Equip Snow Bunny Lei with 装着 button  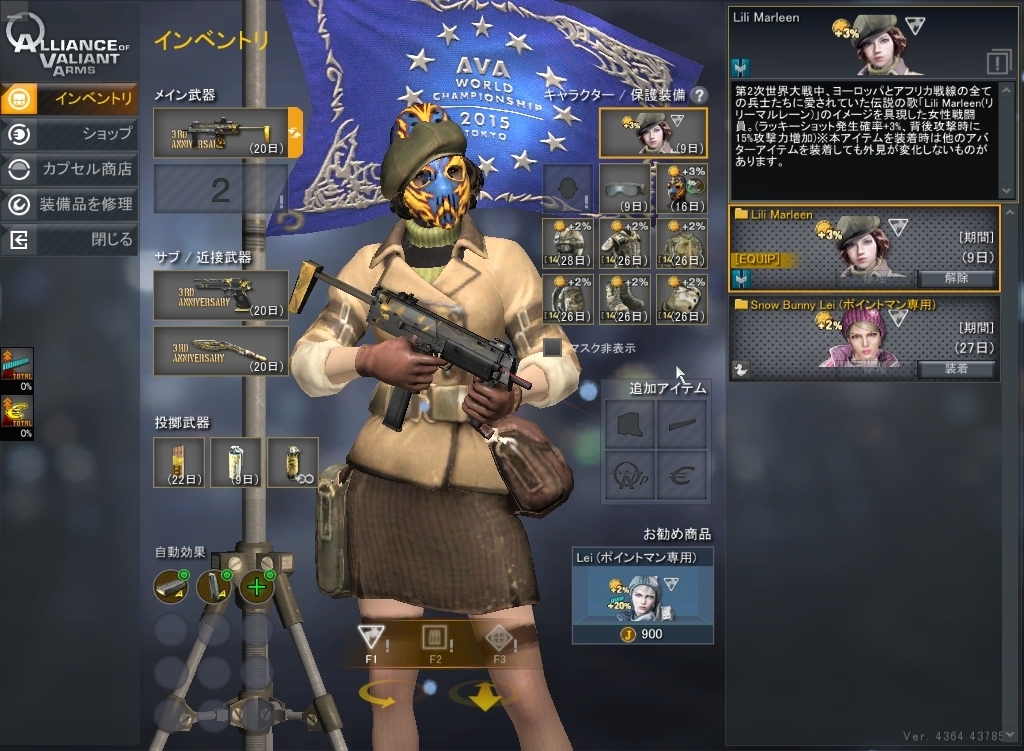tap(955, 369)
